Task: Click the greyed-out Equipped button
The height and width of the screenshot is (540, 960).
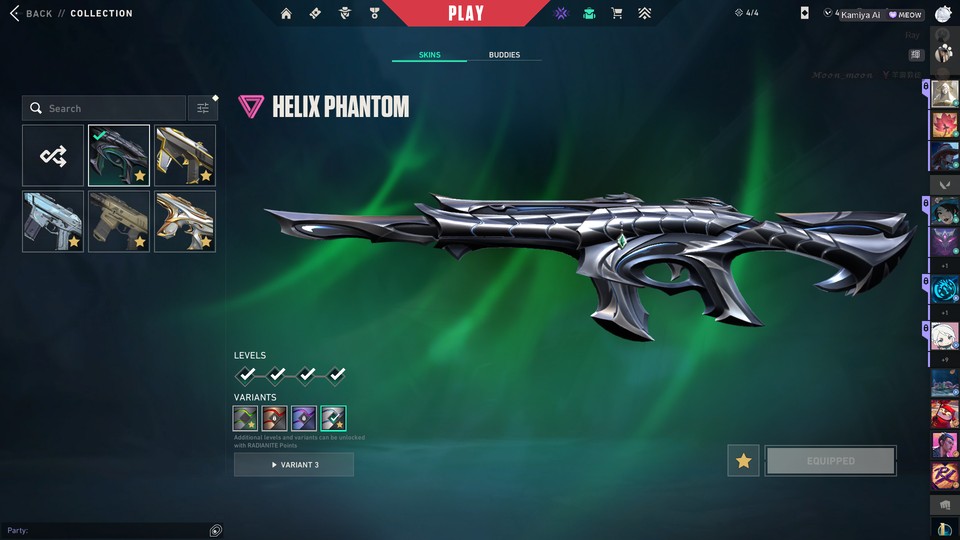Action: click(x=830, y=461)
